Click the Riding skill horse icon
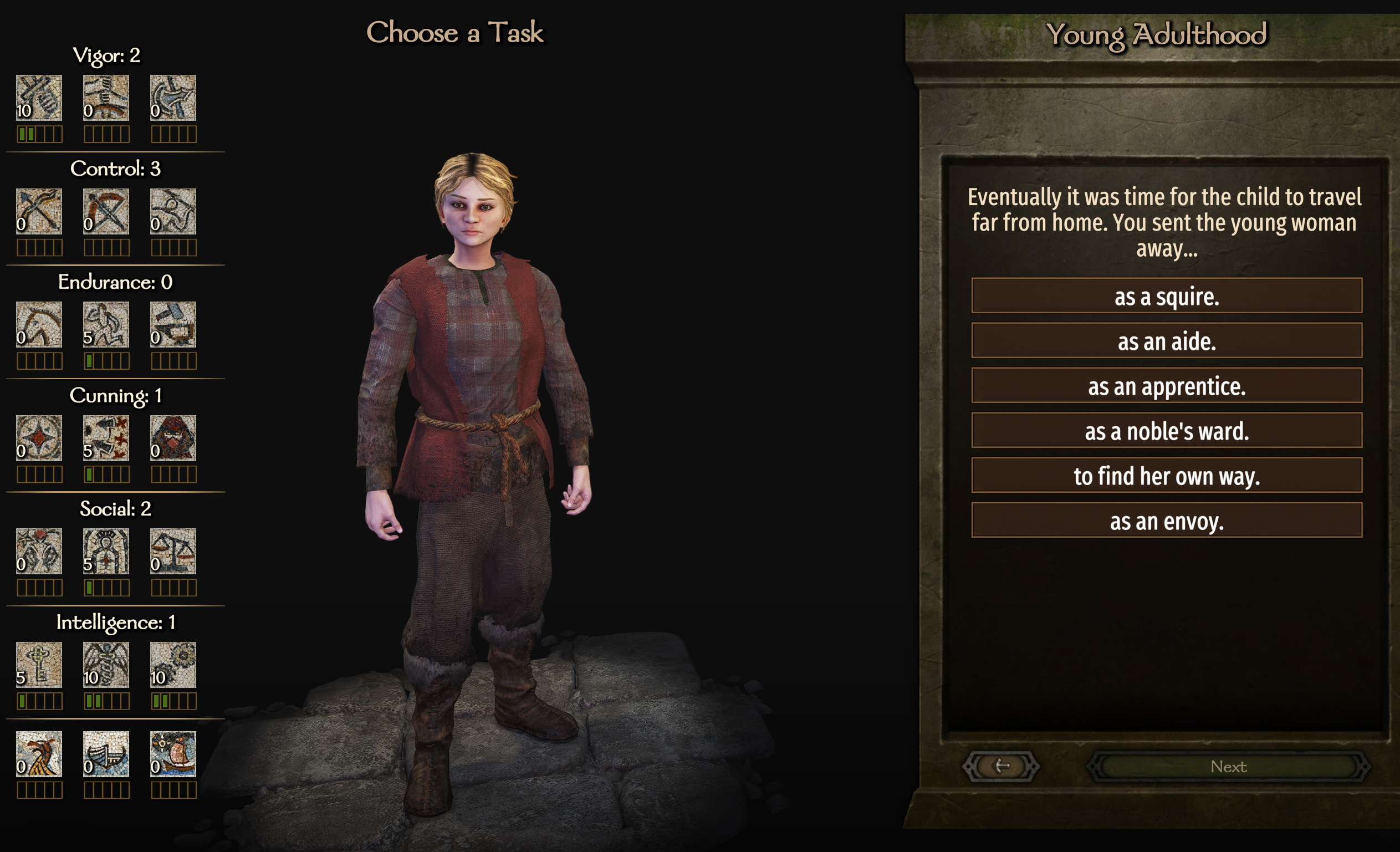Image resolution: width=1400 pixels, height=852 pixels. pyautogui.click(x=39, y=324)
